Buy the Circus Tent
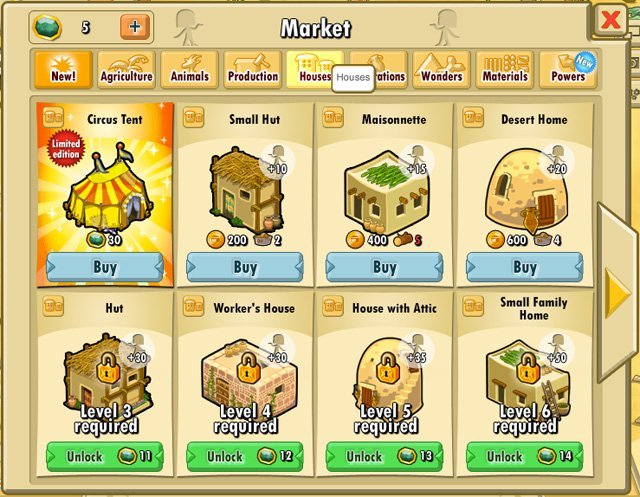Viewport: 640px width, 497px height. pyautogui.click(x=104, y=267)
